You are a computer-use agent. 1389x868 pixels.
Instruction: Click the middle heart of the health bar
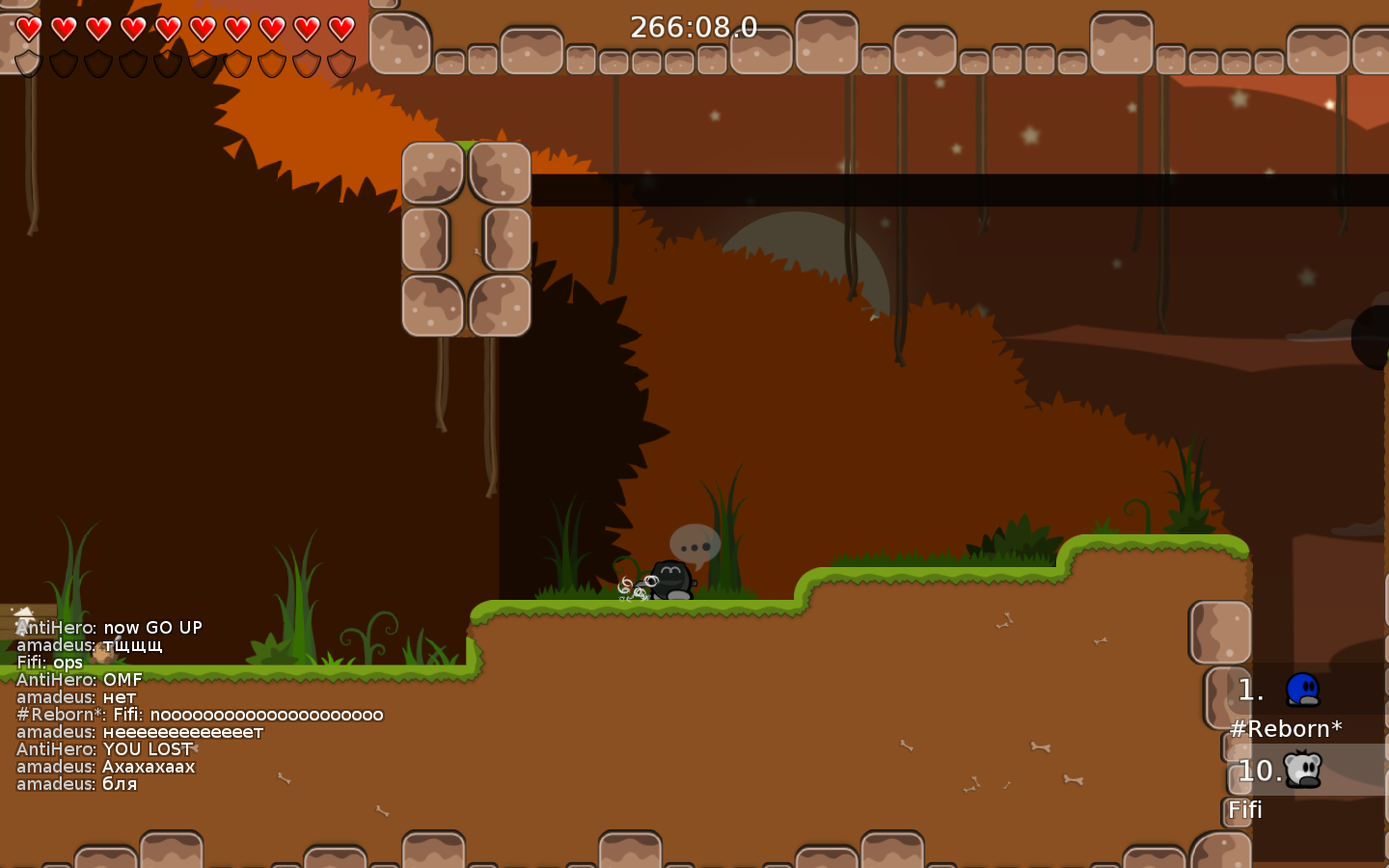[169, 30]
